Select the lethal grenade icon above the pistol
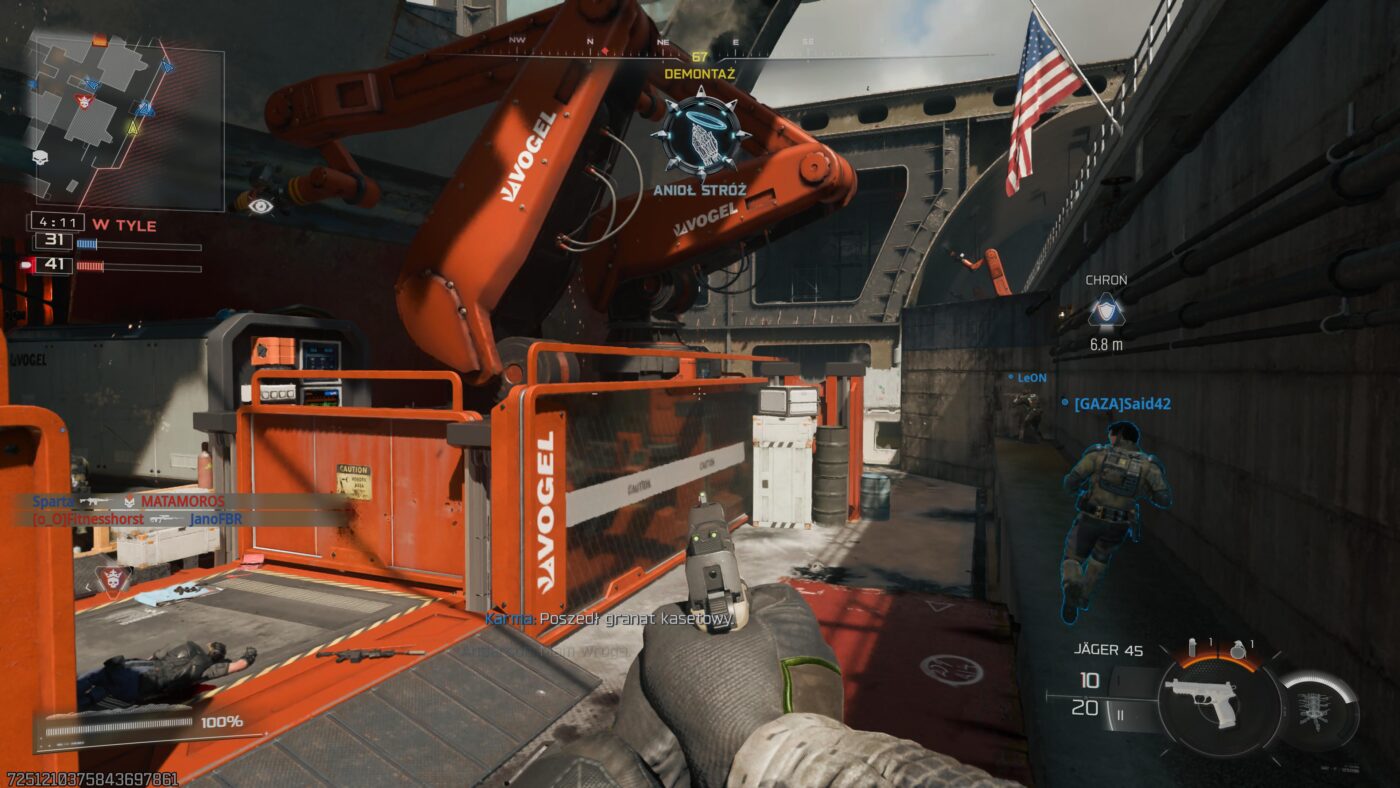The width and height of the screenshot is (1400, 788). (x=1238, y=647)
